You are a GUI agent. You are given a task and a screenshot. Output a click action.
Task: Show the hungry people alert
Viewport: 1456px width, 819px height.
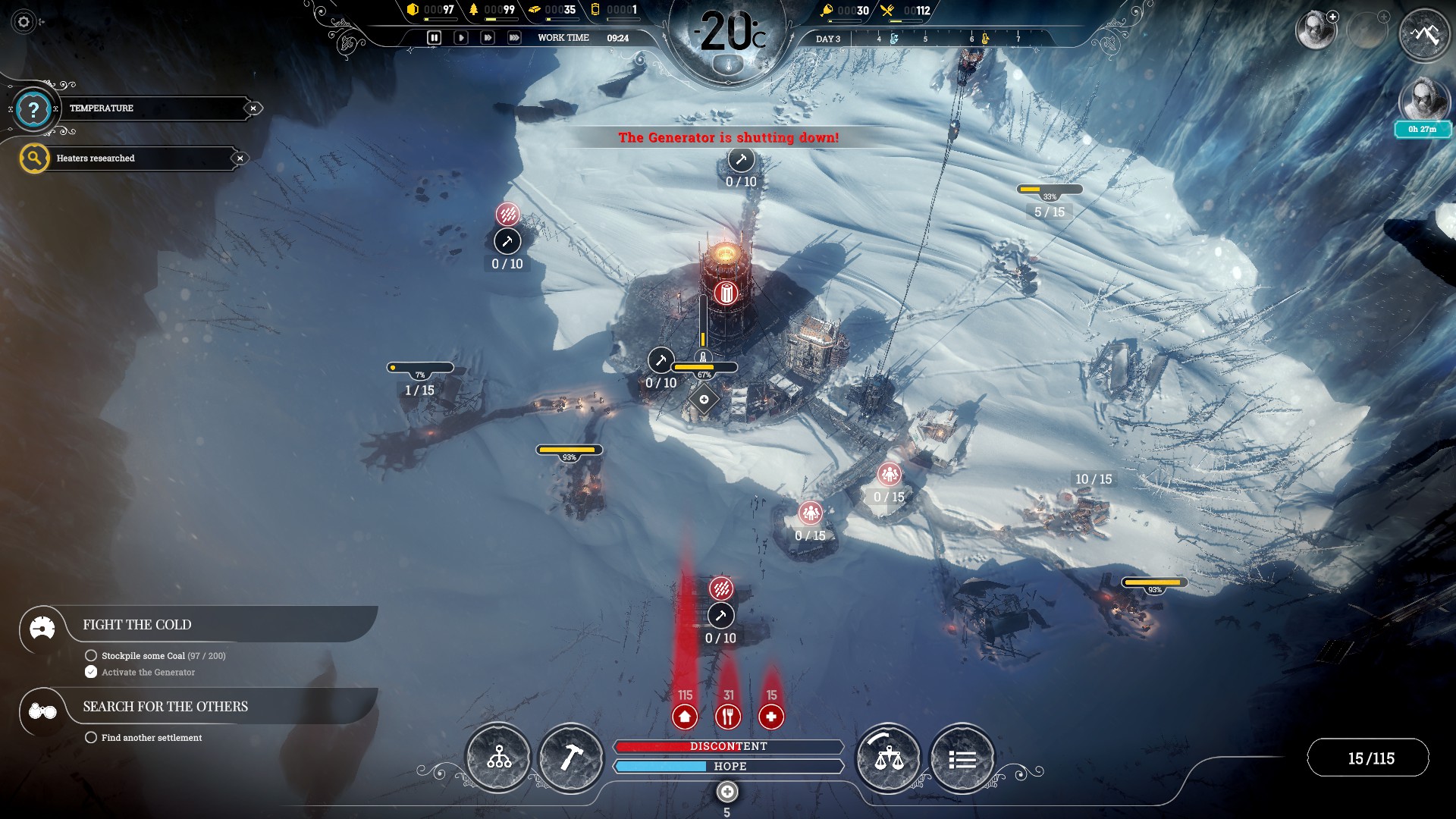pyautogui.click(x=728, y=716)
